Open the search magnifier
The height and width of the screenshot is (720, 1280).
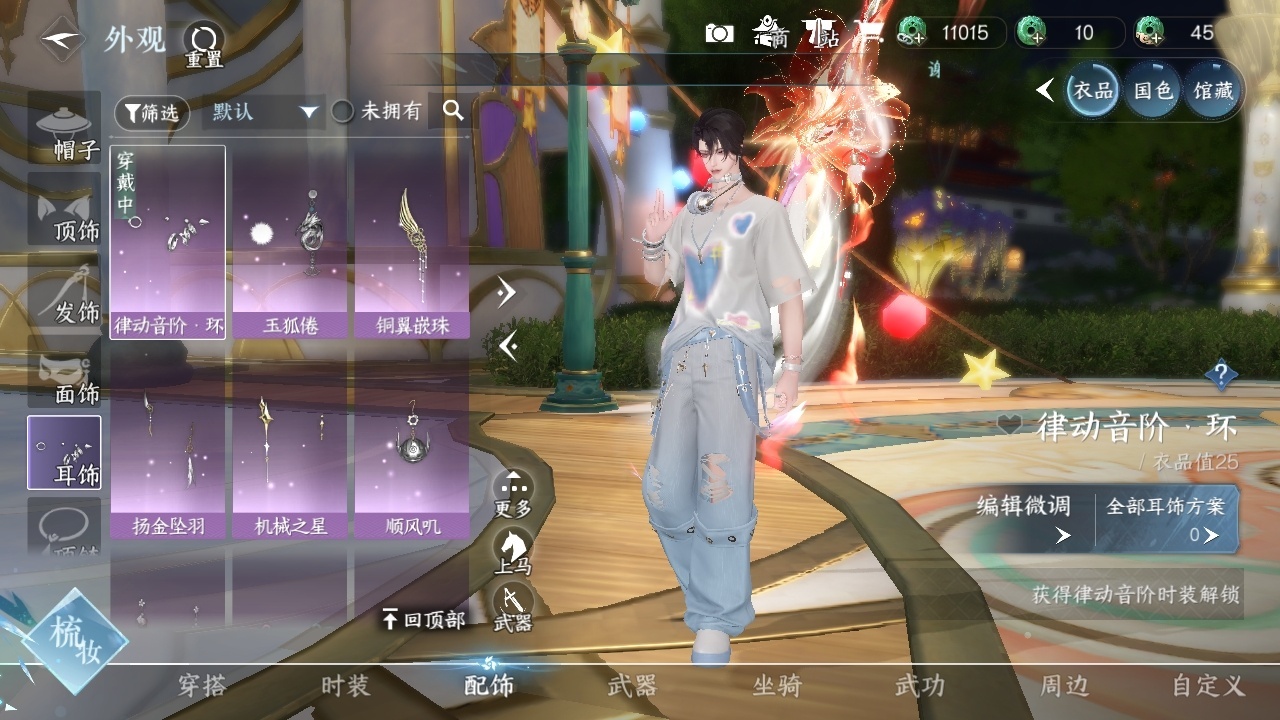tap(453, 111)
